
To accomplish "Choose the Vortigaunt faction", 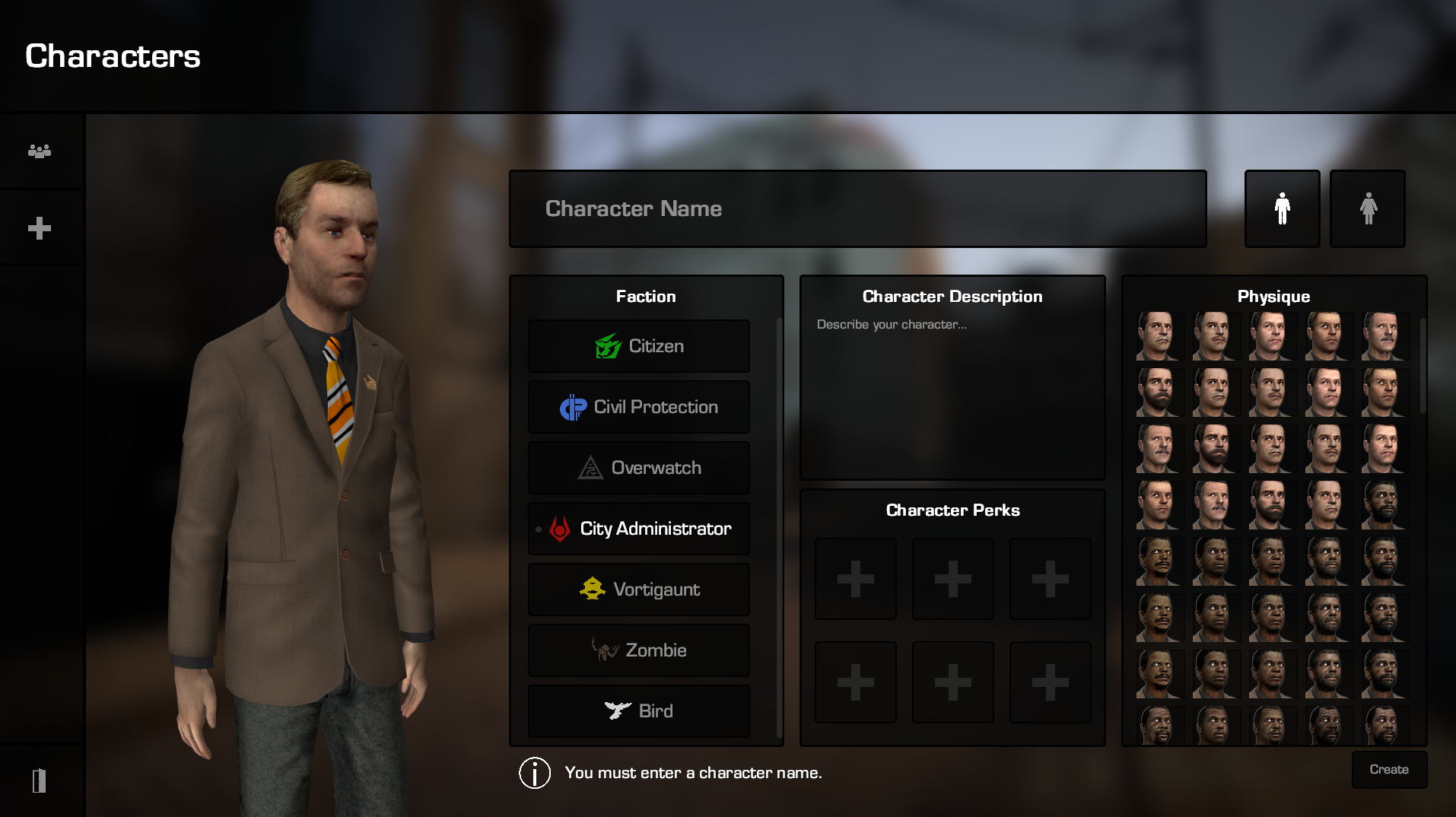I will (x=639, y=590).
